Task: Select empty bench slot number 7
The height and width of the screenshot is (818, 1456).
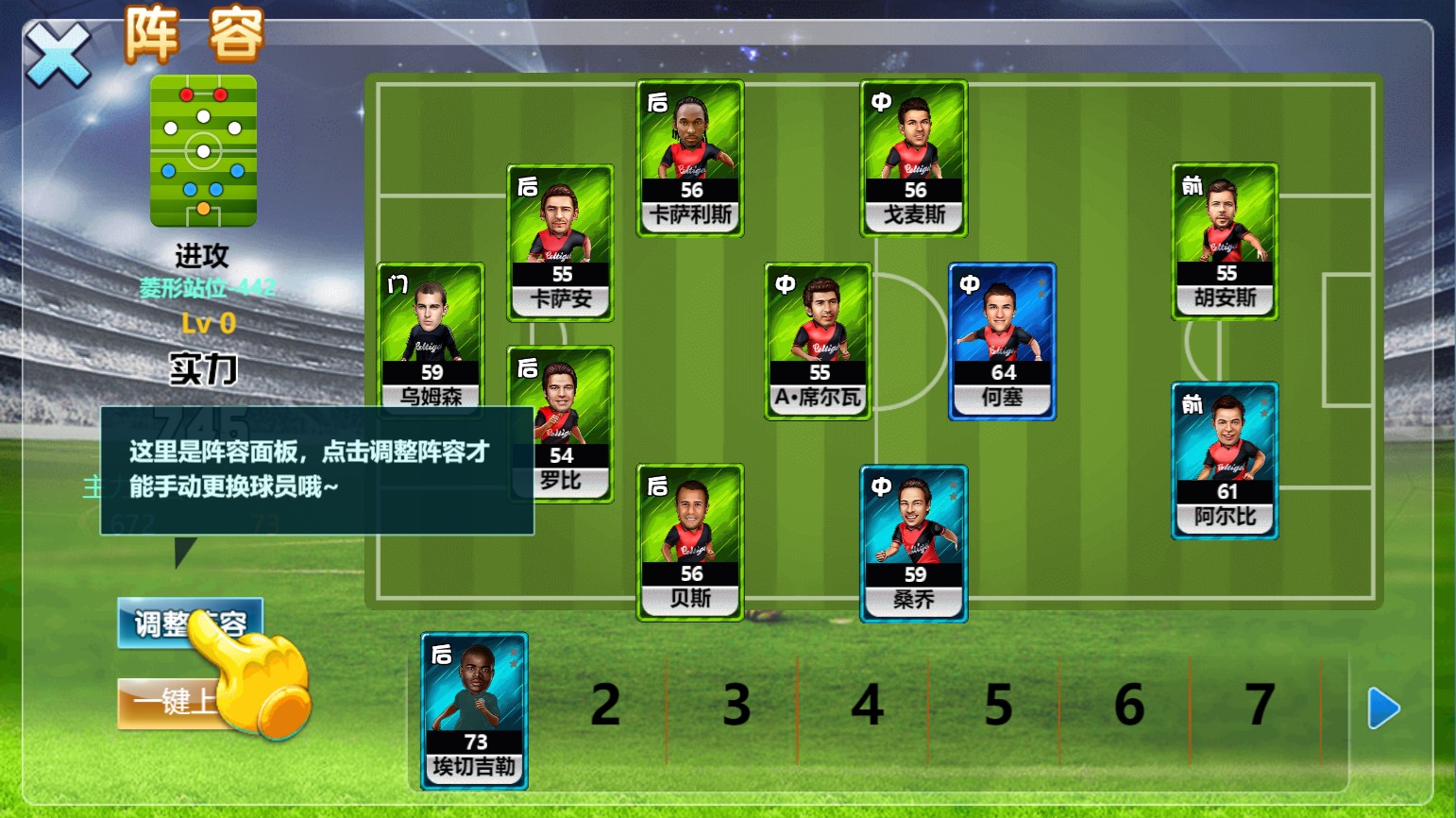Action: pos(1260,706)
